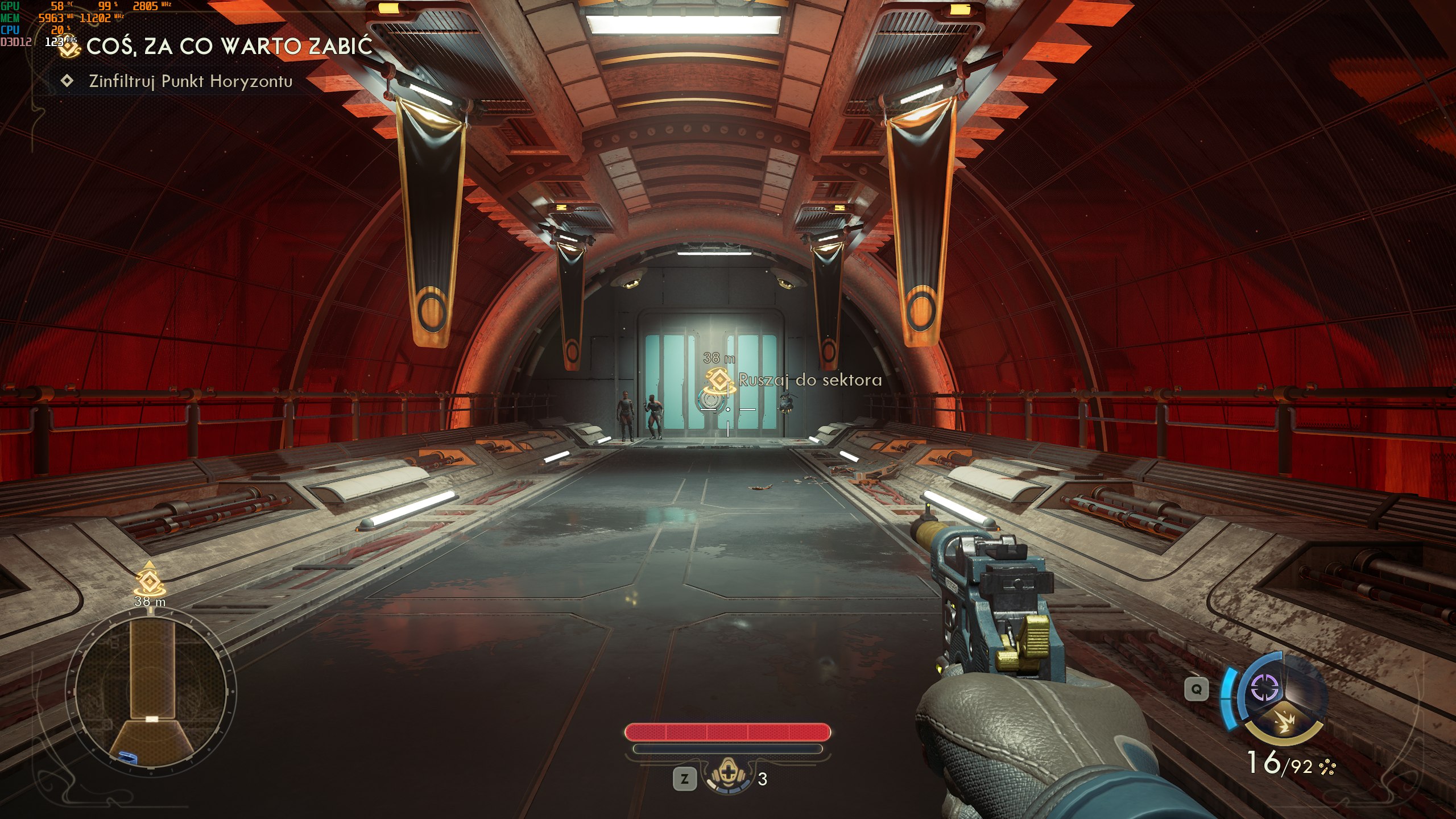Select the quest title "Coś, za co warto zabić"

(229, 47)
